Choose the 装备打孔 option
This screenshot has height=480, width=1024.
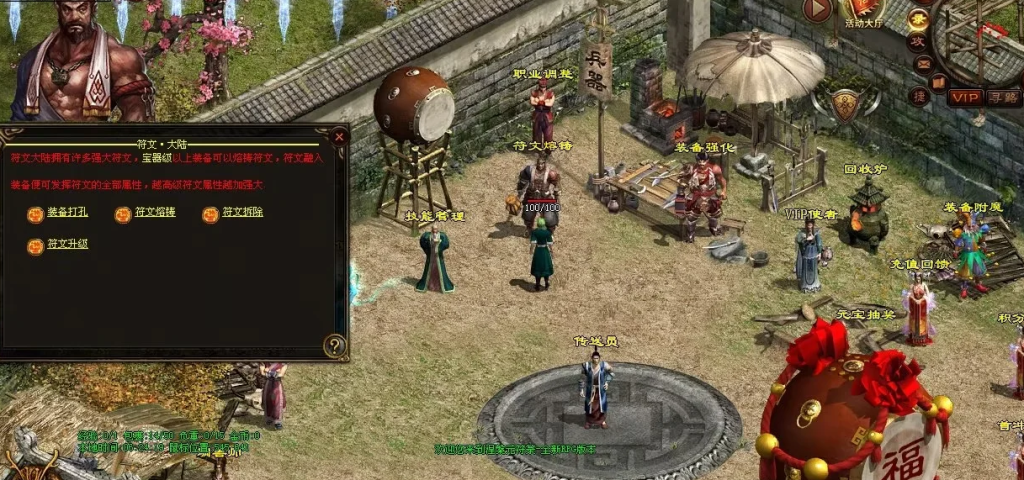pos(68,213)
